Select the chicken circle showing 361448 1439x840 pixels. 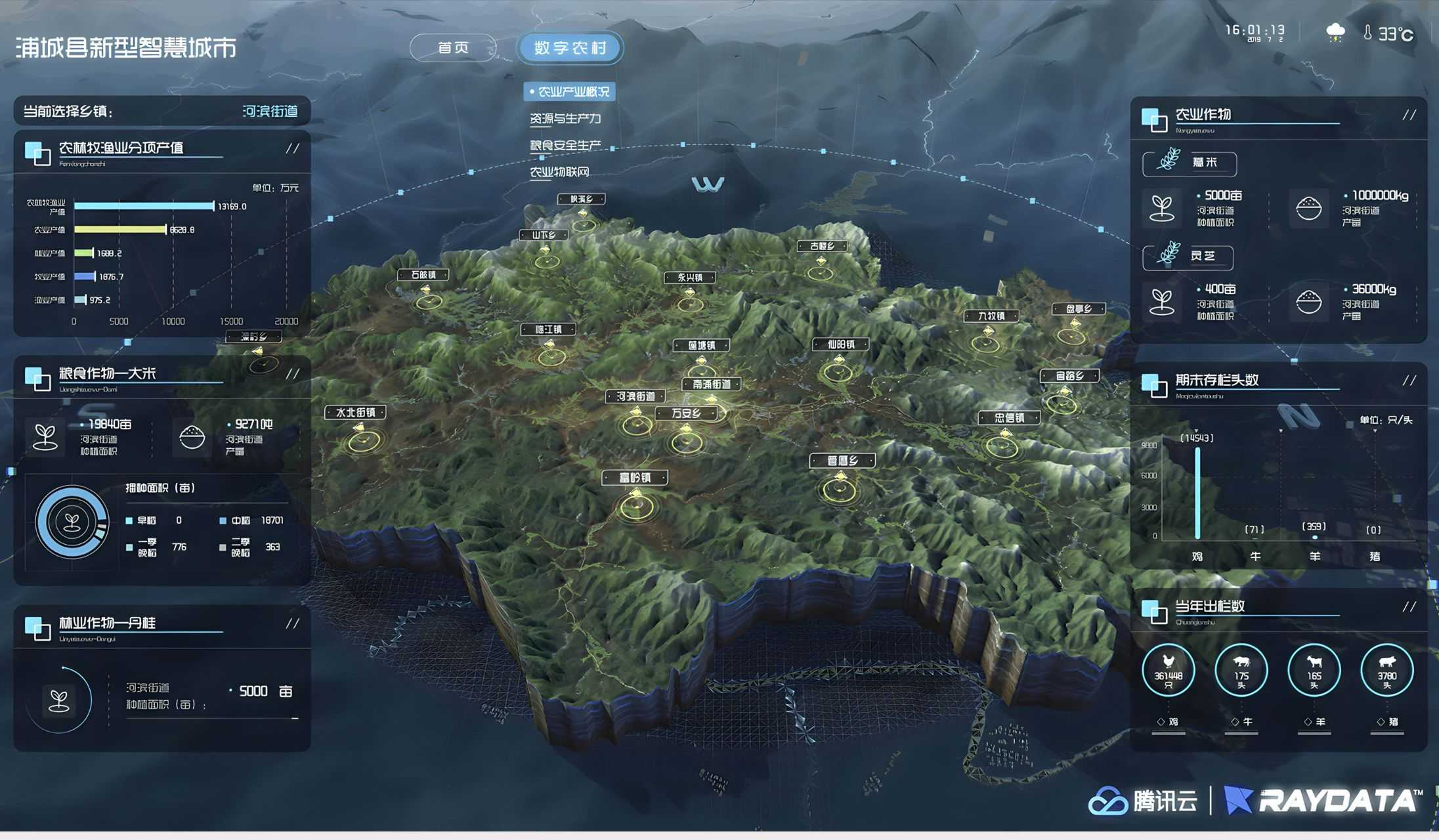point(1168,671)
